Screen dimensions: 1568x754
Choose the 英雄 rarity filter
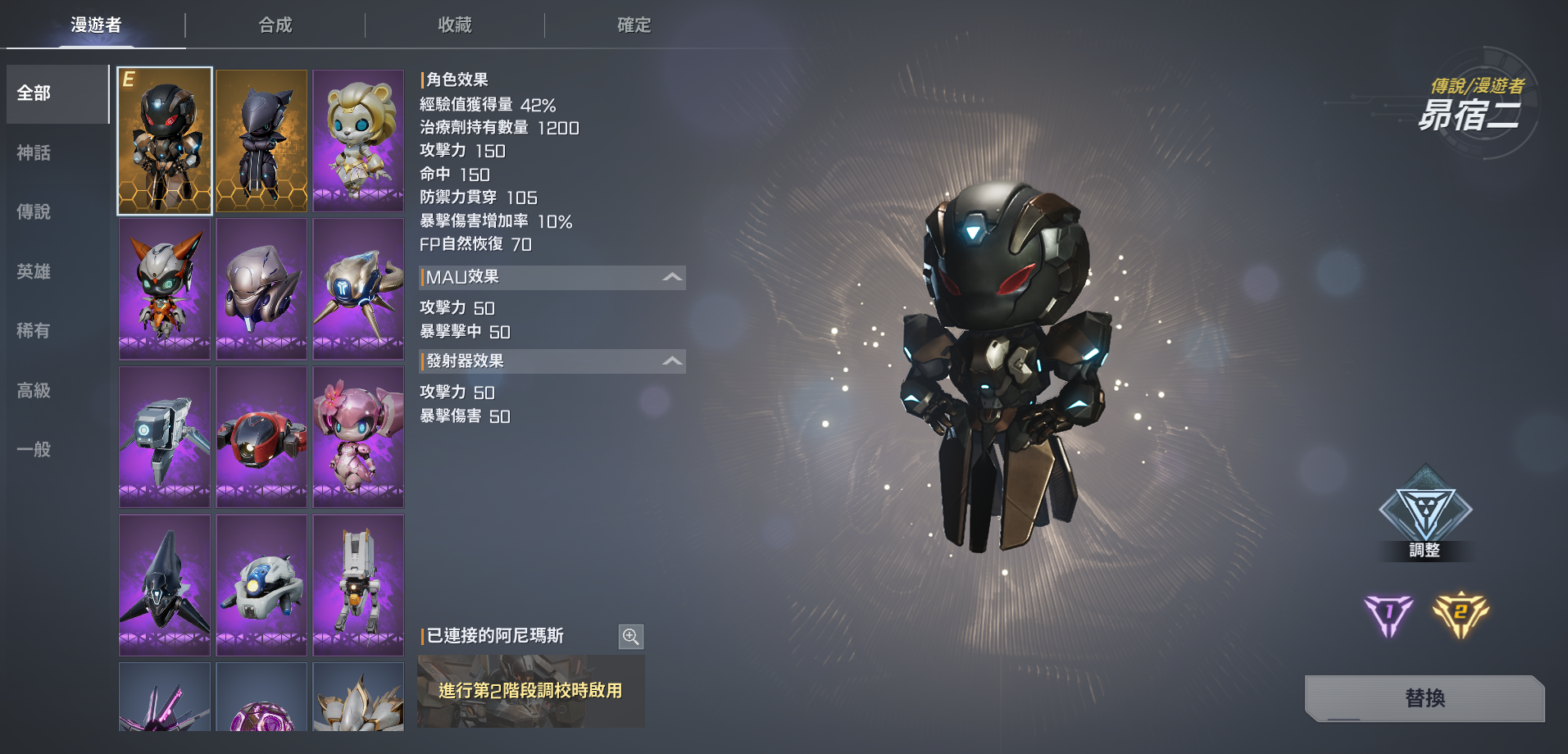[x=34, y=272]
